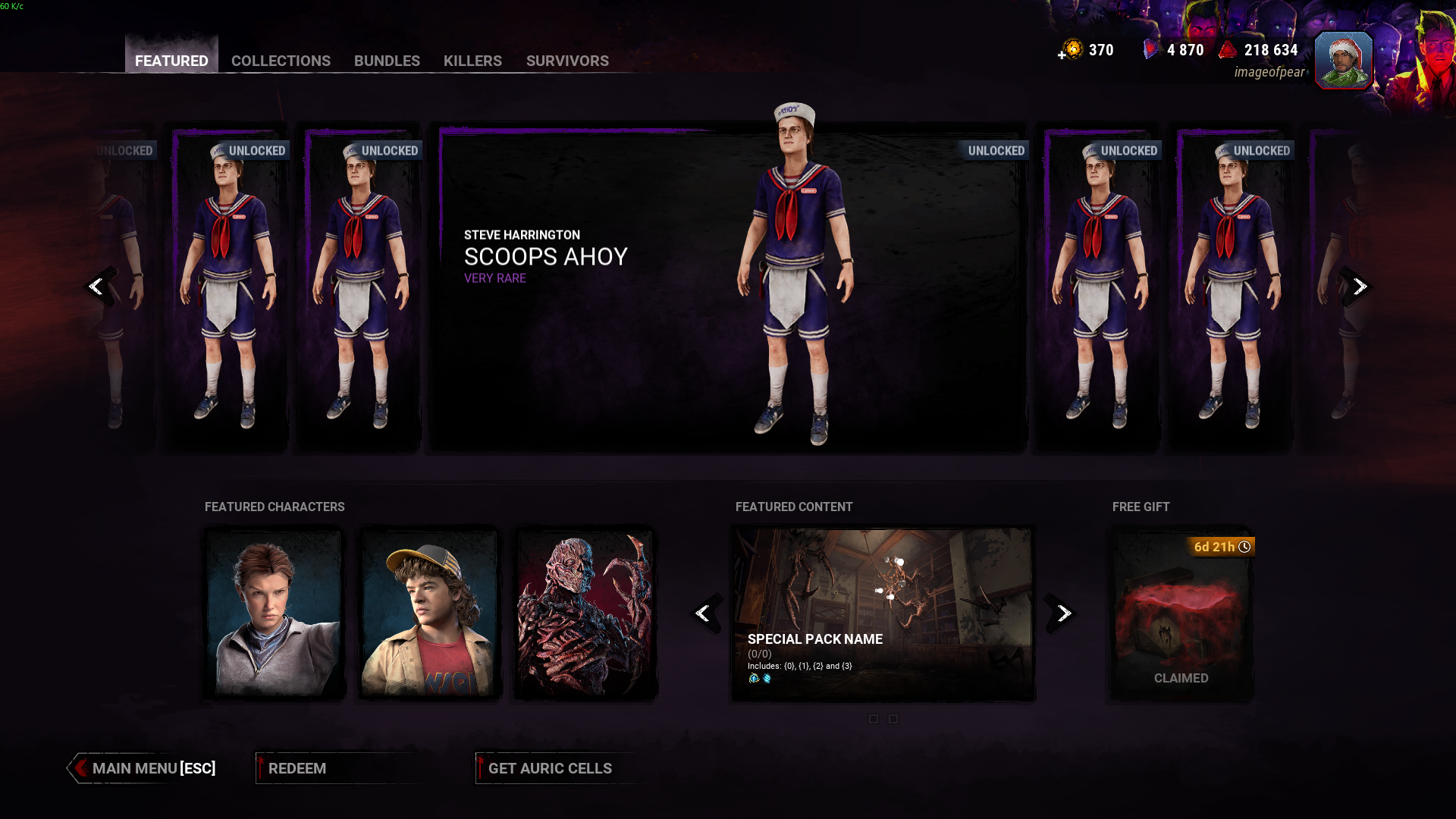Click Get Auric Cells

(550, 768)
